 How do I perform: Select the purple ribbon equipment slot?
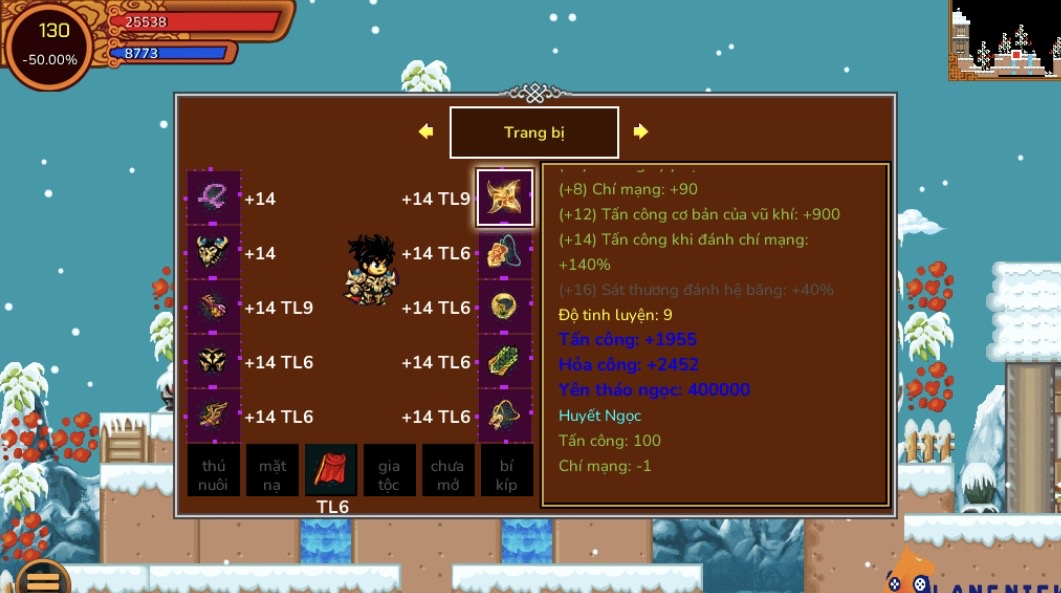point(214,198)
